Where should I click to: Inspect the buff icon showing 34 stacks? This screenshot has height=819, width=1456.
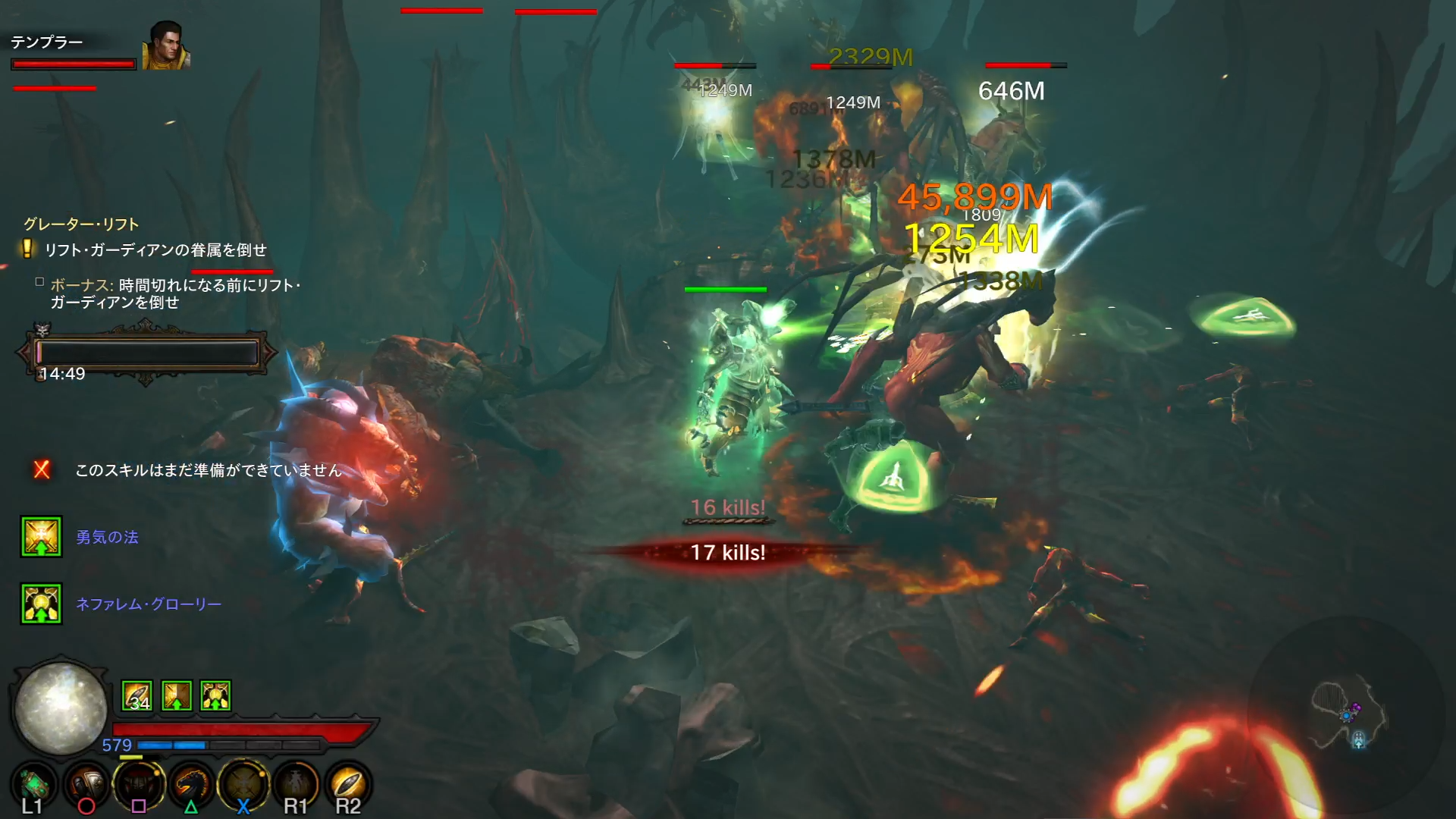click(x=137, y=695)
